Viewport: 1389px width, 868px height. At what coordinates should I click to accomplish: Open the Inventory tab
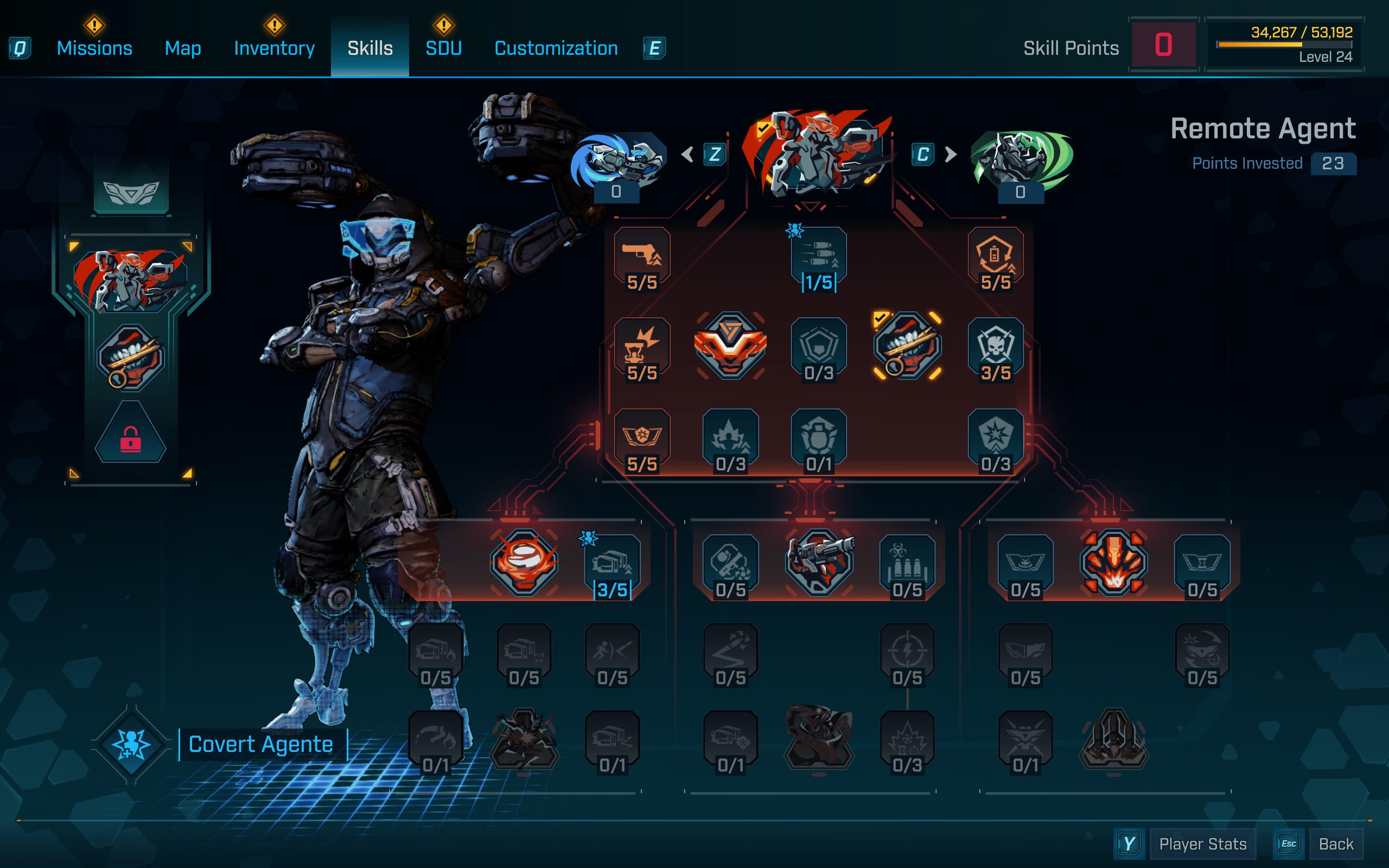click(x=274, y=48)
